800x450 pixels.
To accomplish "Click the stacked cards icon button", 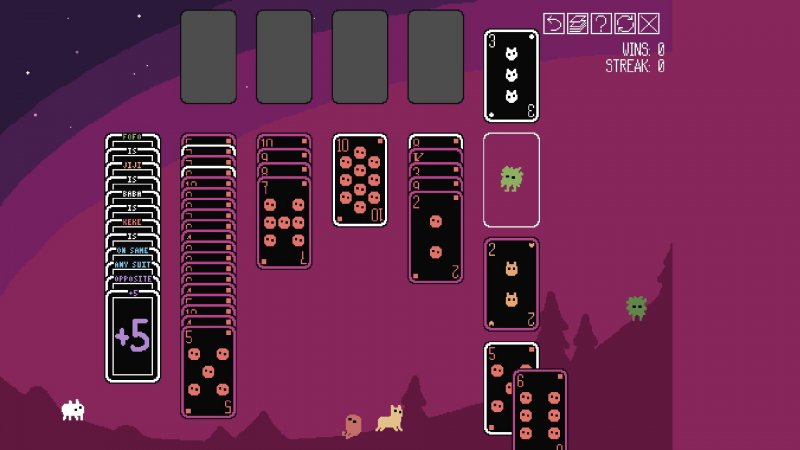I will 578,23.
